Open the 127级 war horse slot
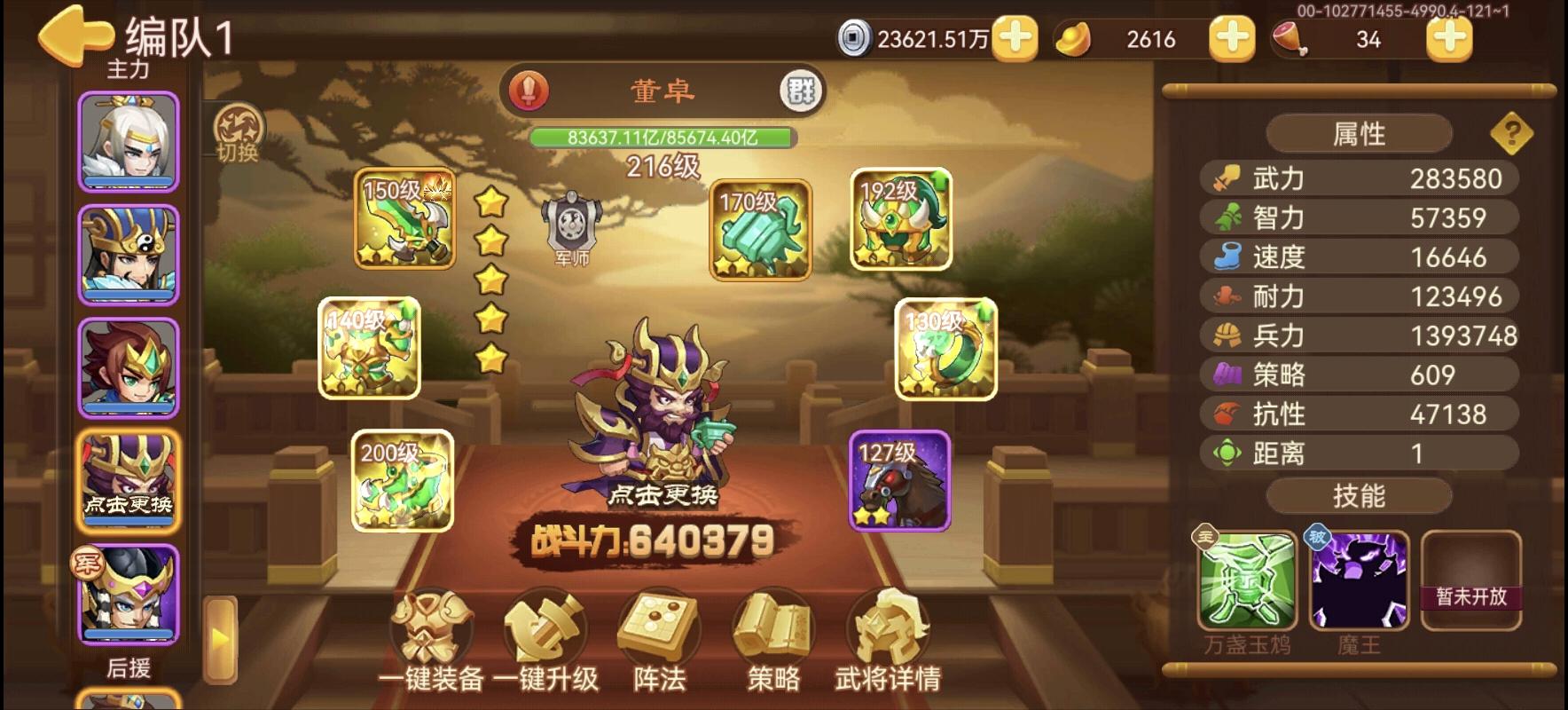Viewport: 1568px width, 710px height. pyautogui.click(x=902, y=479)
